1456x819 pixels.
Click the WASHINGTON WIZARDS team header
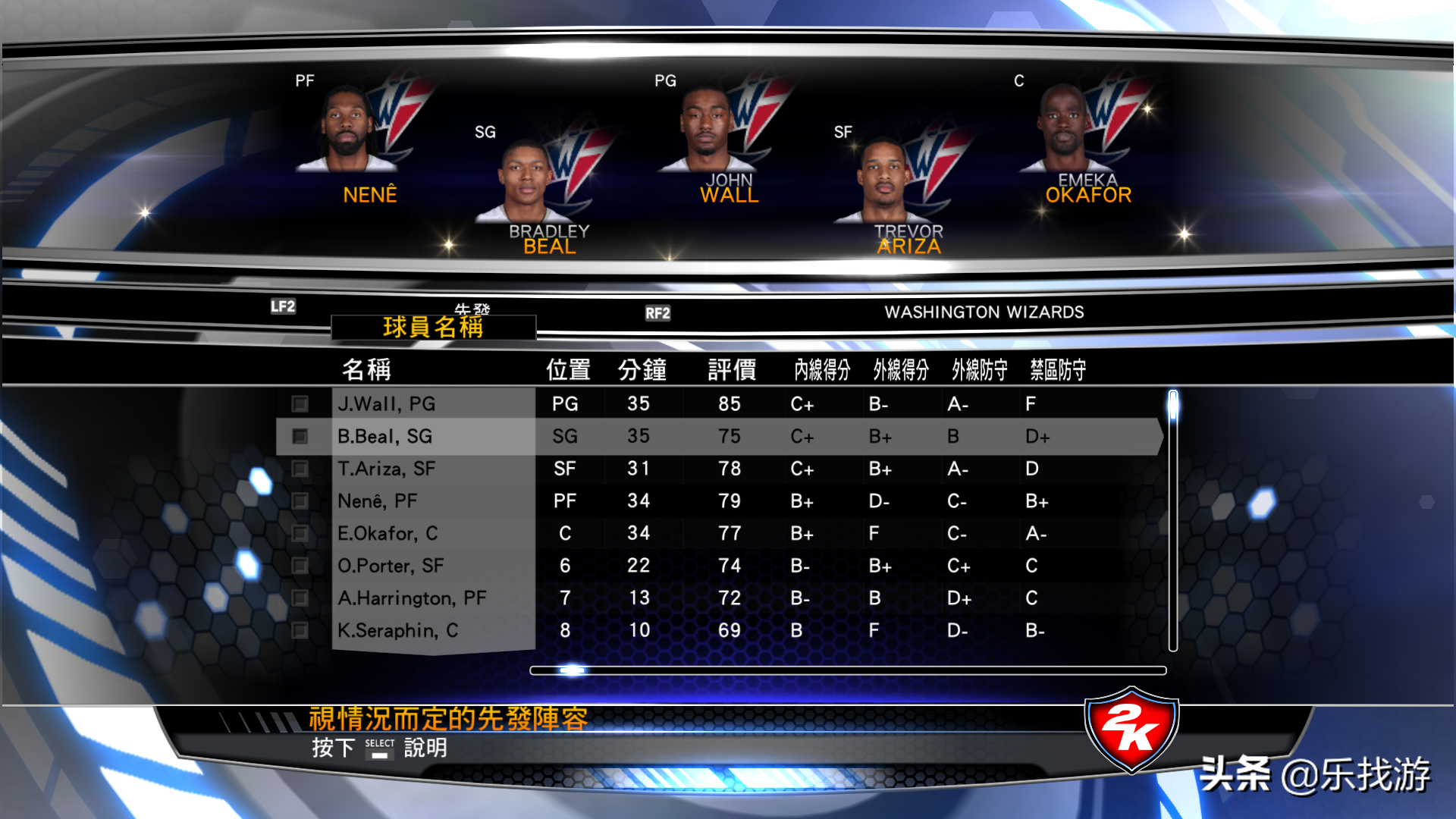pos(984,312)
